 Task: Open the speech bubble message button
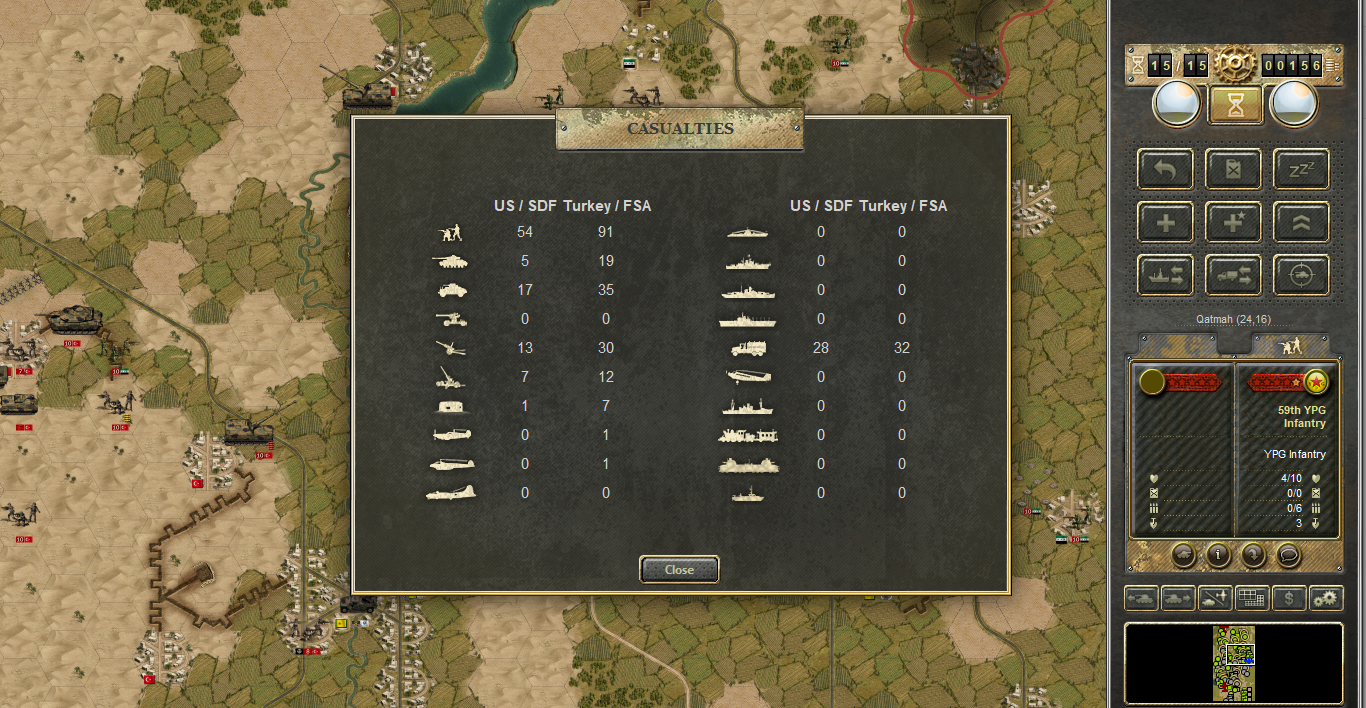click(x=1288, y=553)
